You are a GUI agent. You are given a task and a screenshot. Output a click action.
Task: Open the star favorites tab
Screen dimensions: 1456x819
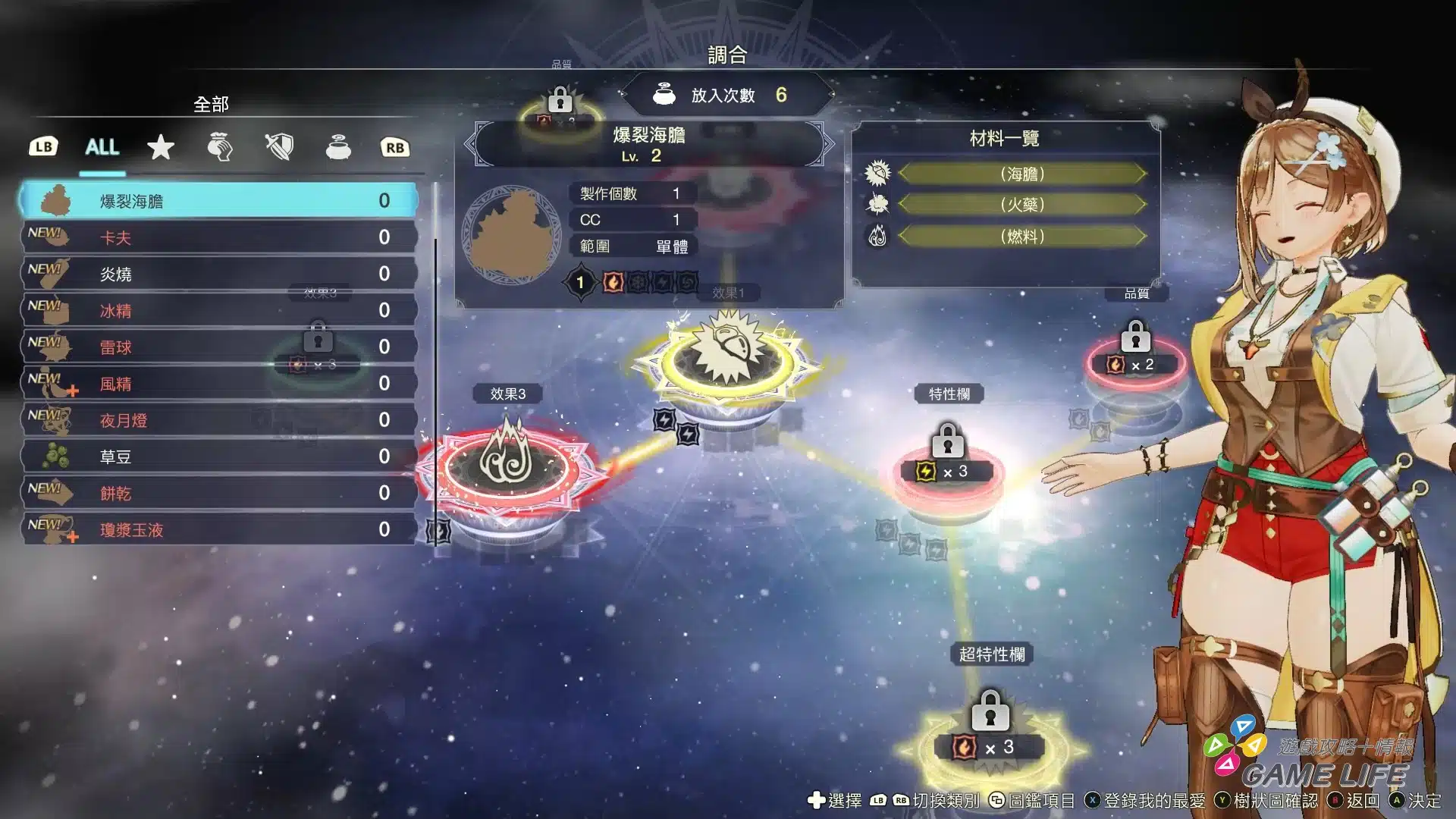click(x=161, y=147)
